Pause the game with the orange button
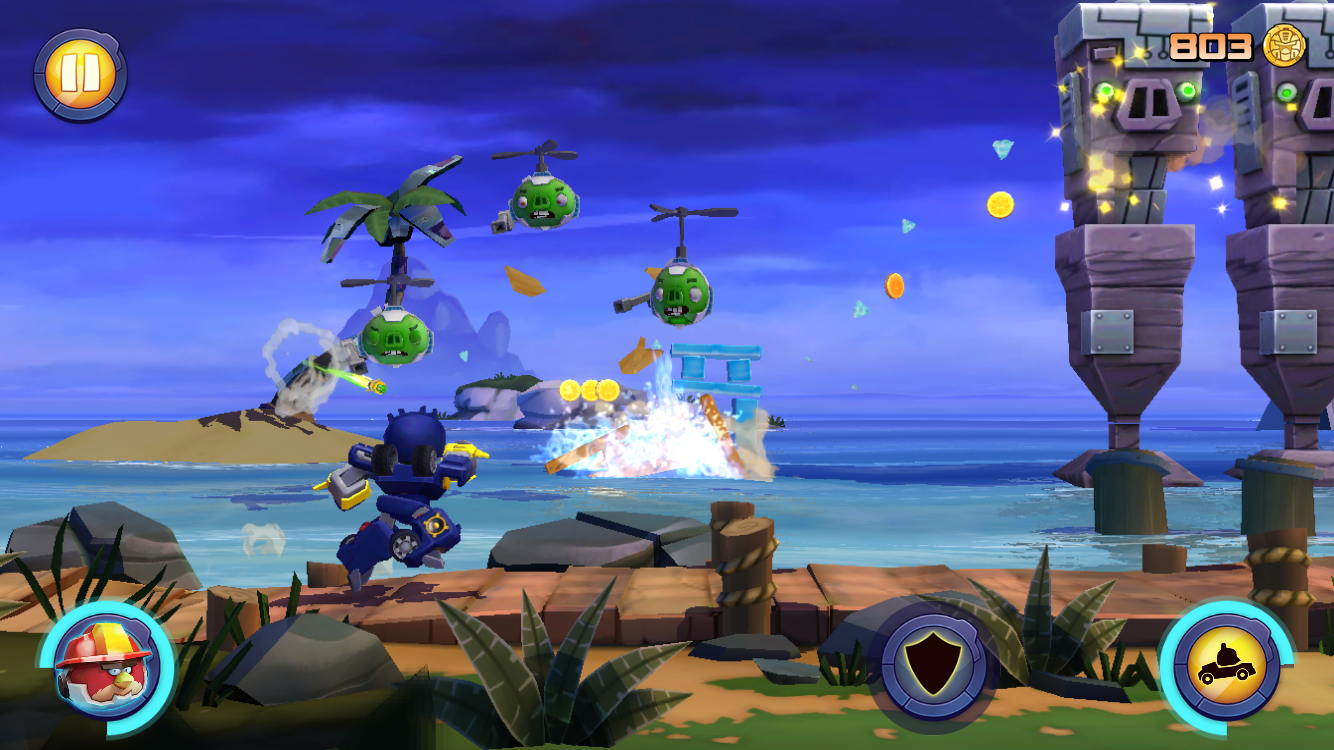The width and height of the screenshot is (1334, 750). [x=79, y=75]
